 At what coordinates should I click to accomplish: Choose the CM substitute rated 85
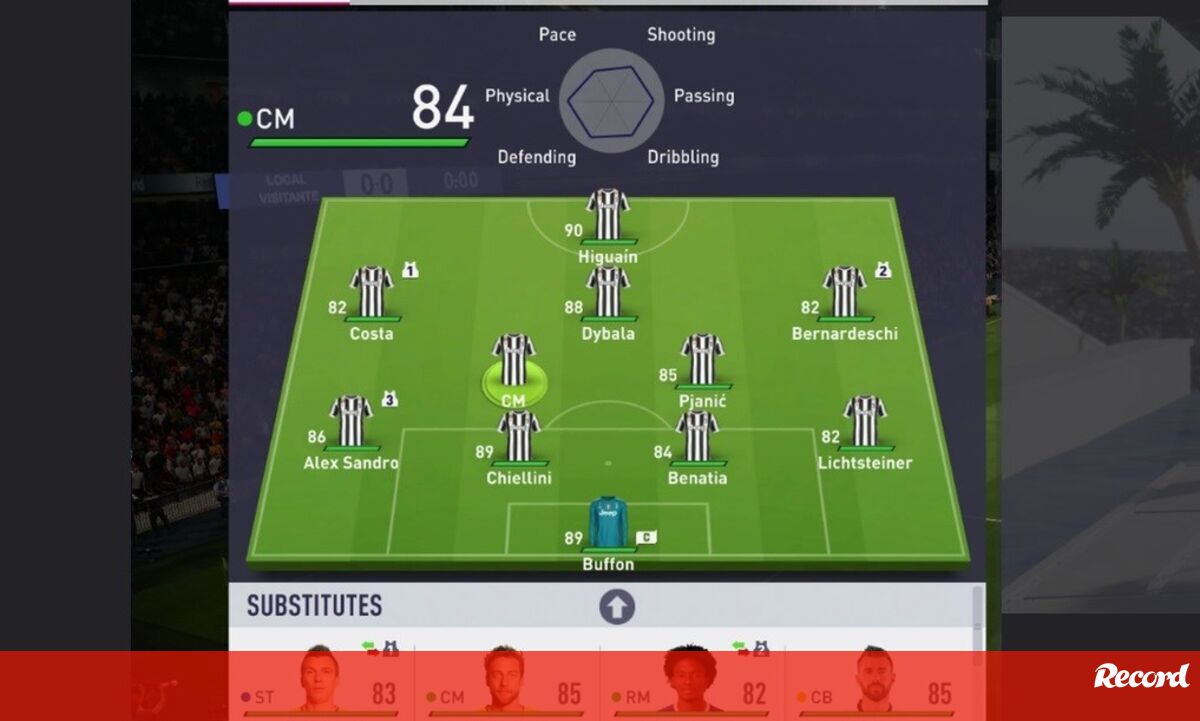pos(506,685)
